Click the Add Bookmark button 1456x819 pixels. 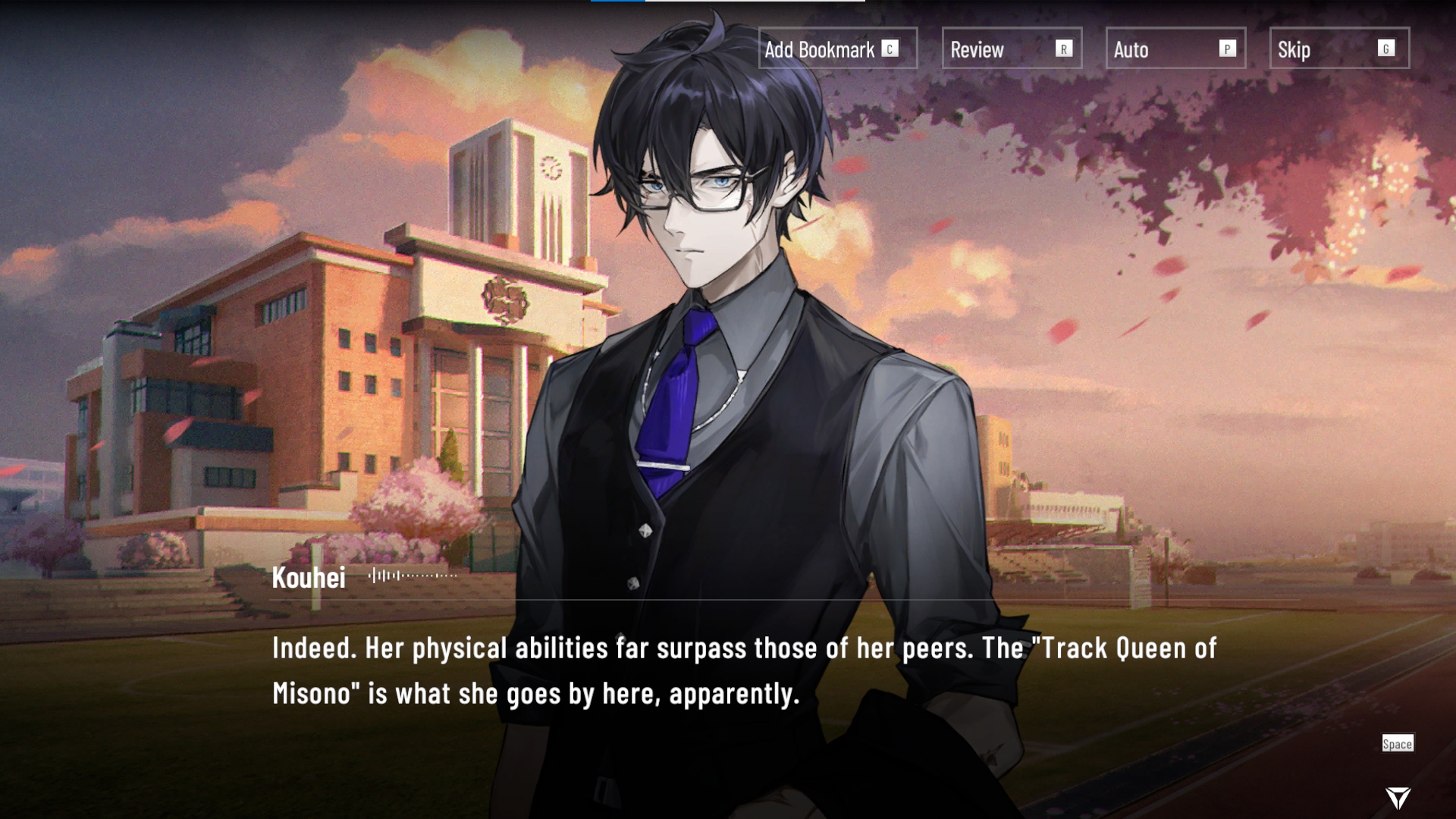pyautogui.click(x=837, y=49)
